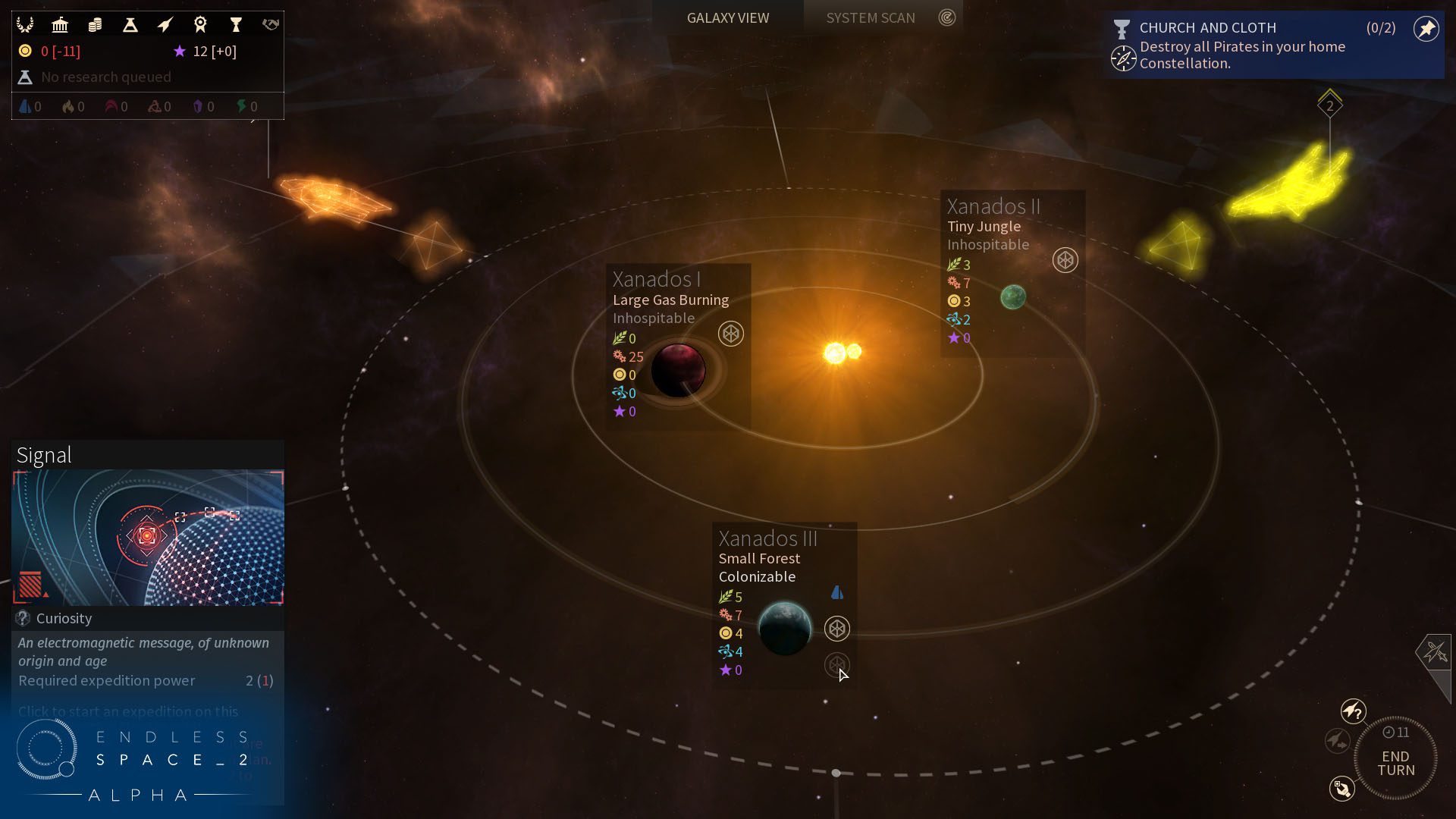The width and height of the screenshot is (1456, 819).
Task: Toggle the Church and Cloth quest pin
Action: [1426, 28]
